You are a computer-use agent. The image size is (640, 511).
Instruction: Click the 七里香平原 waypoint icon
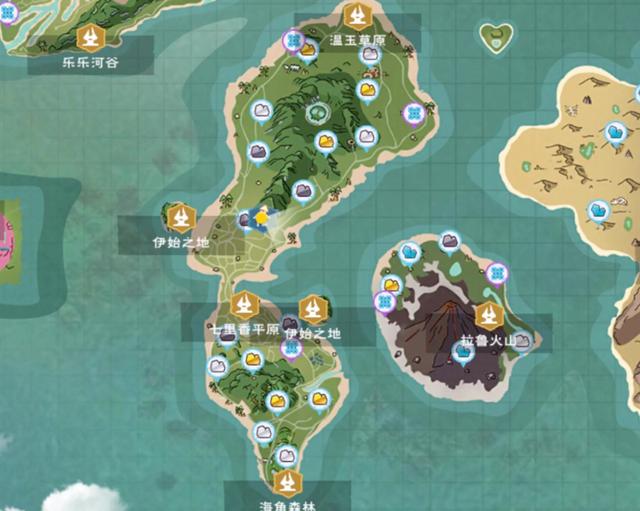244,304
